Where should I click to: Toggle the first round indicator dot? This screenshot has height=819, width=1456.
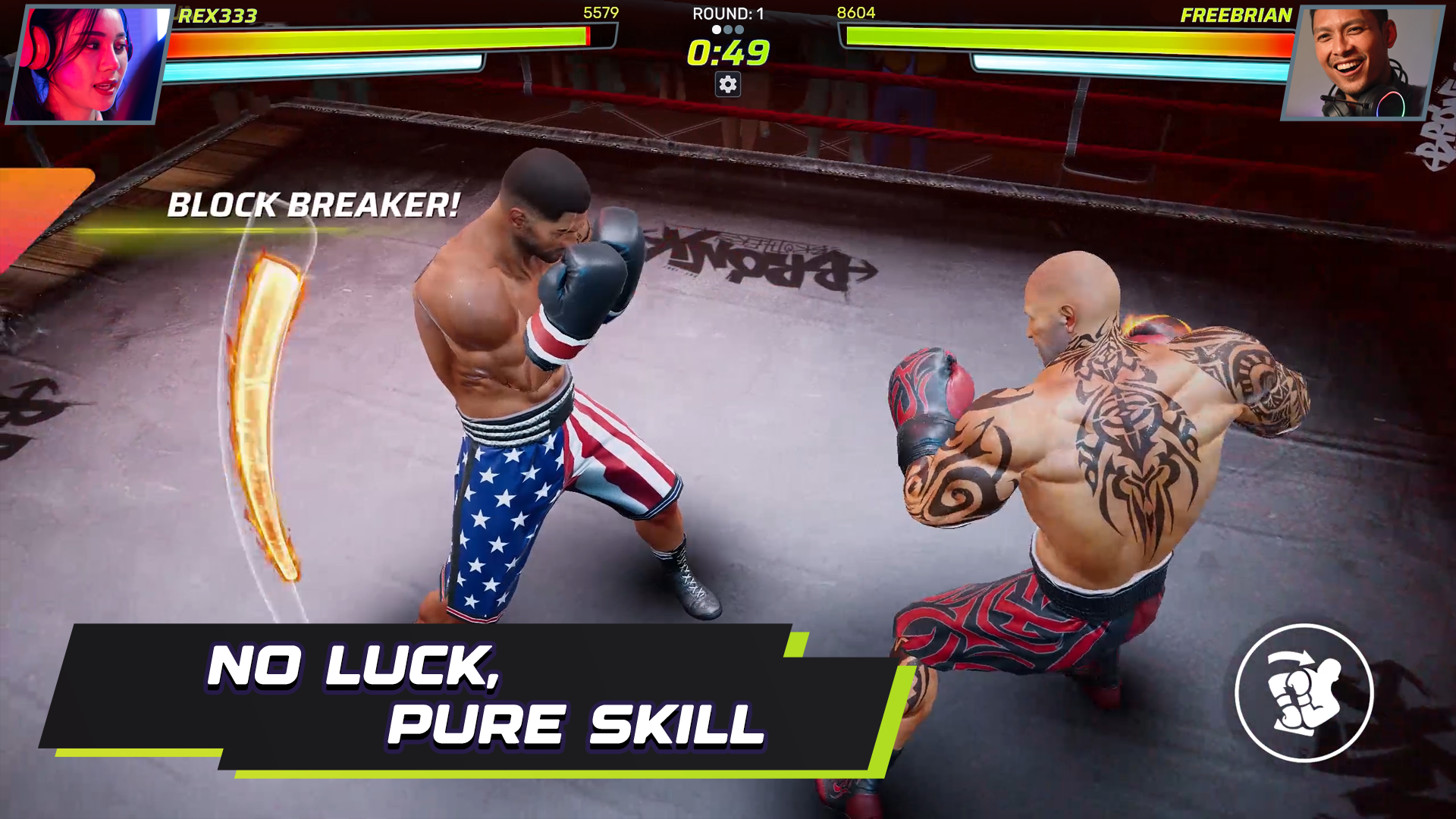715,29
